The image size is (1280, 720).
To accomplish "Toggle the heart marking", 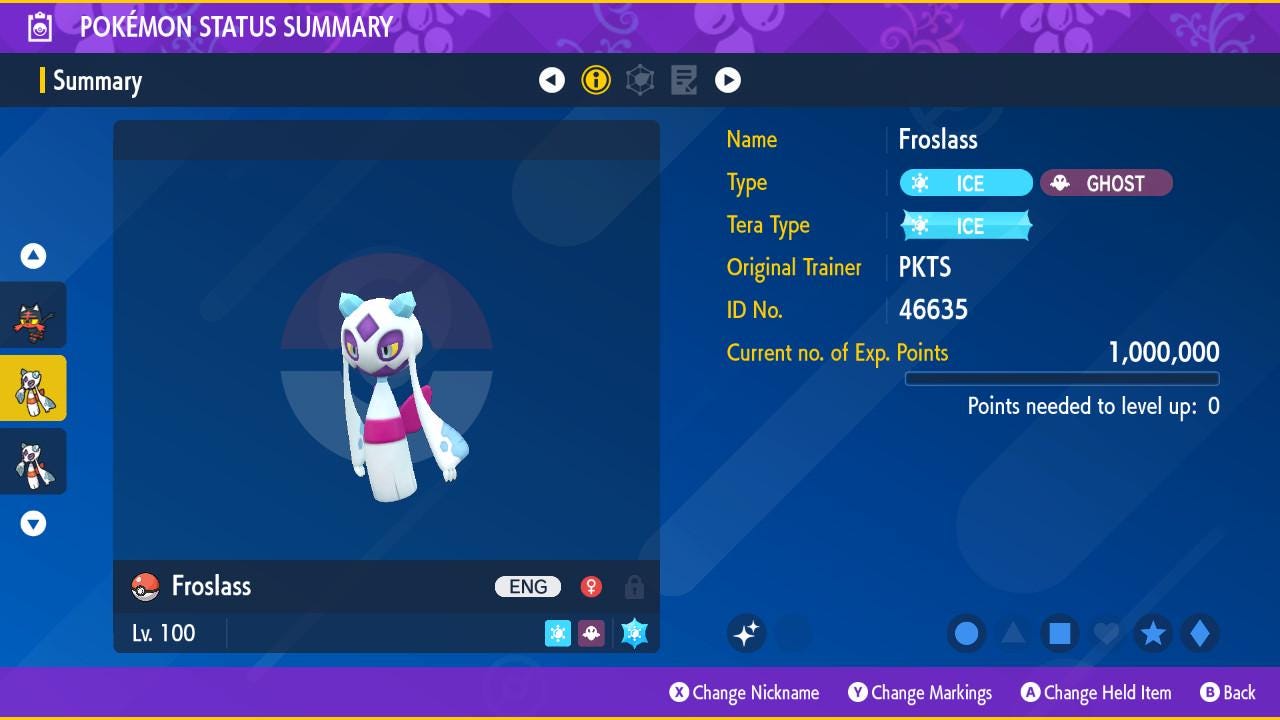I will 1106,633.
